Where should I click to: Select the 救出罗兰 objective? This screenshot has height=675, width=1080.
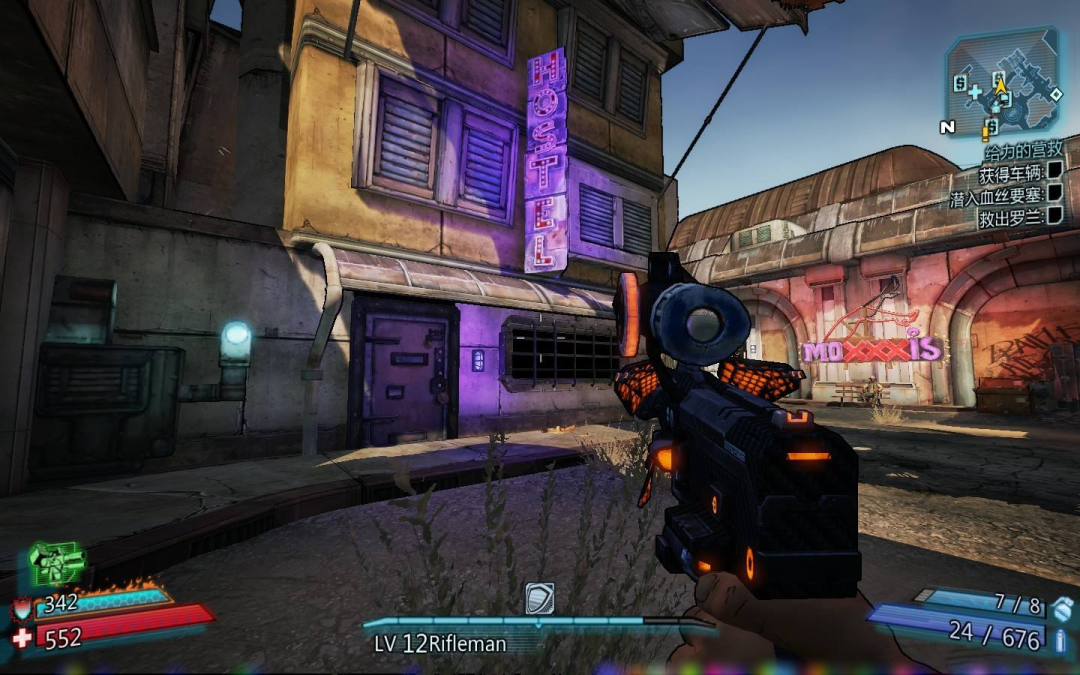pos(1012,218)
